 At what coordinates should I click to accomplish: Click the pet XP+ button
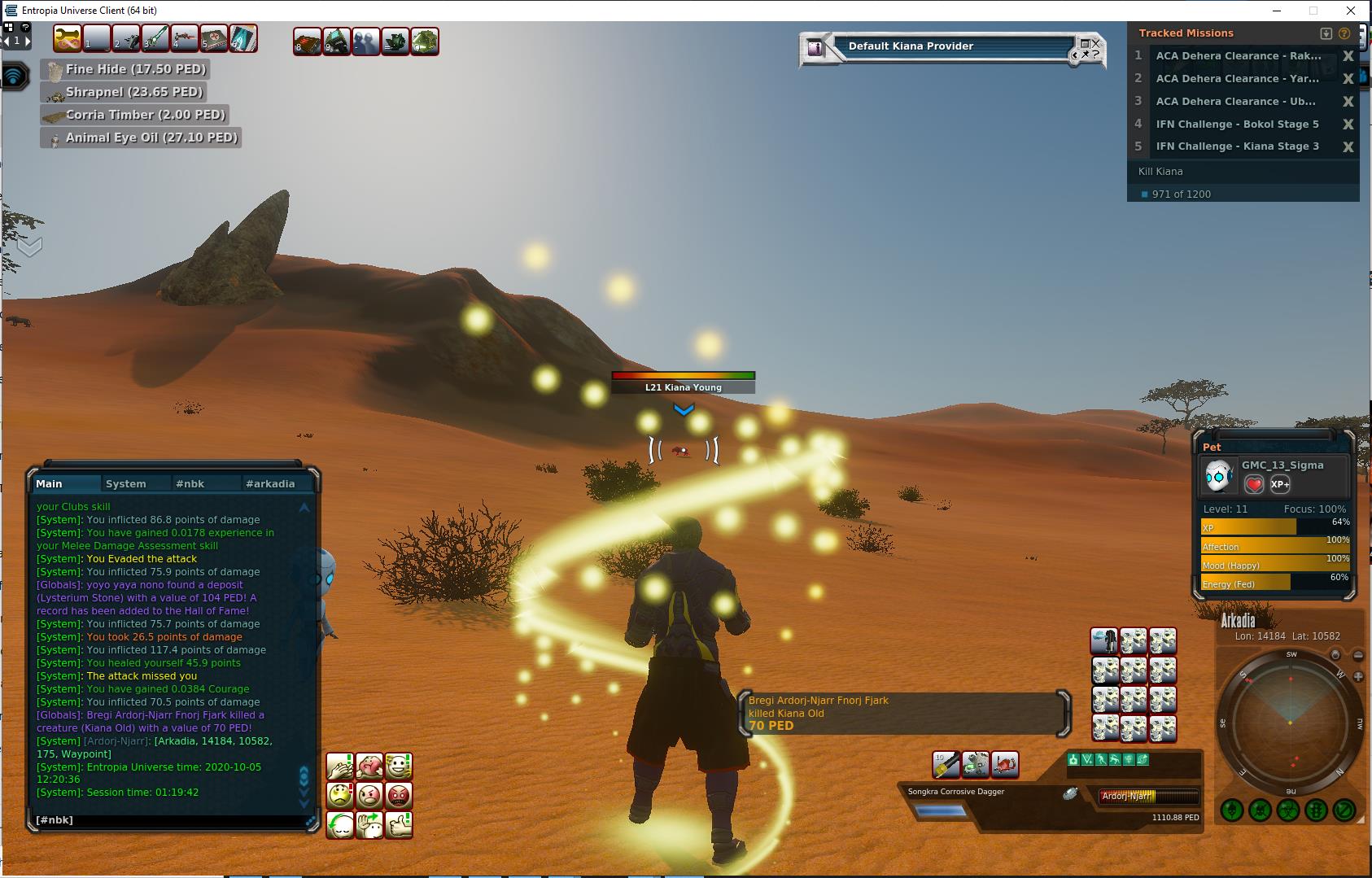(x=1280, y=484)
